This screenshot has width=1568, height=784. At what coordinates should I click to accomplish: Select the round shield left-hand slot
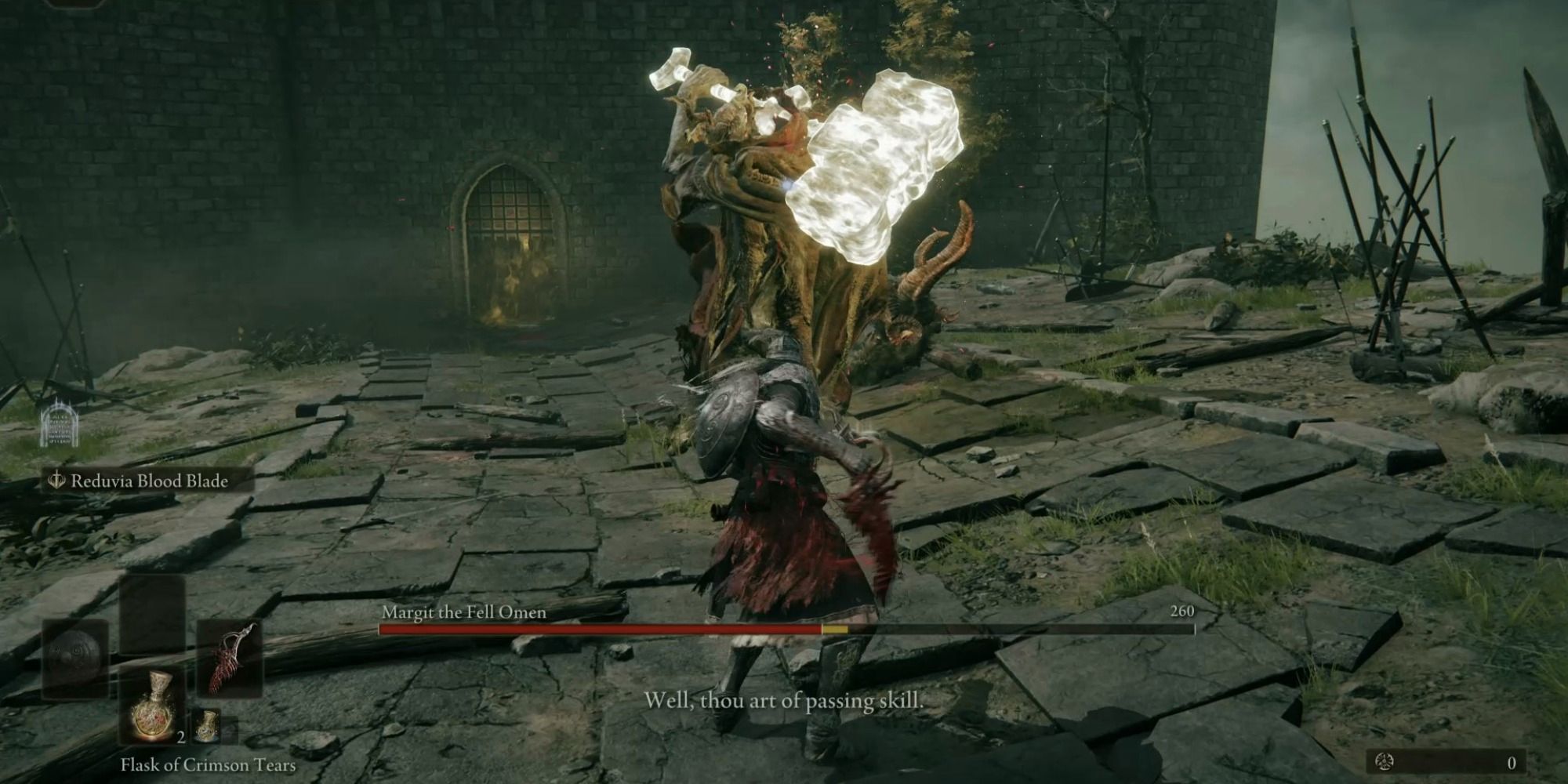(75, 659)
